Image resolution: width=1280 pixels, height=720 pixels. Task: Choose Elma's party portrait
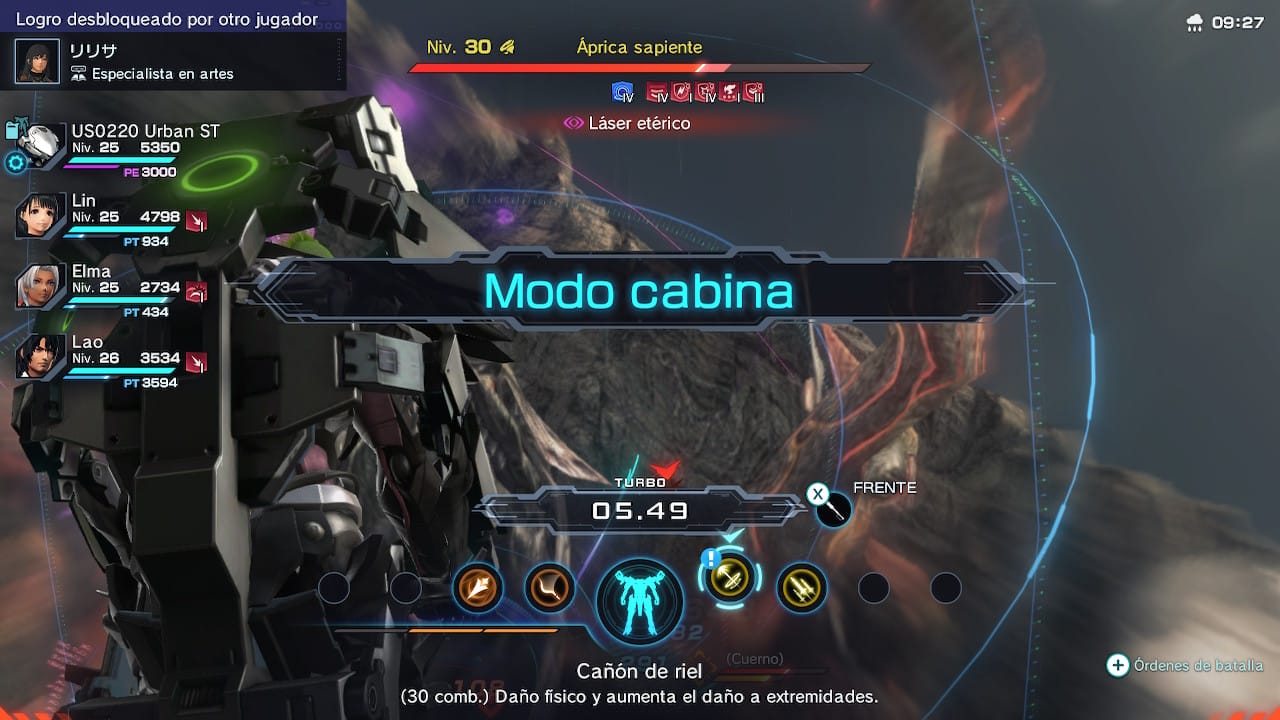(41, 287)
